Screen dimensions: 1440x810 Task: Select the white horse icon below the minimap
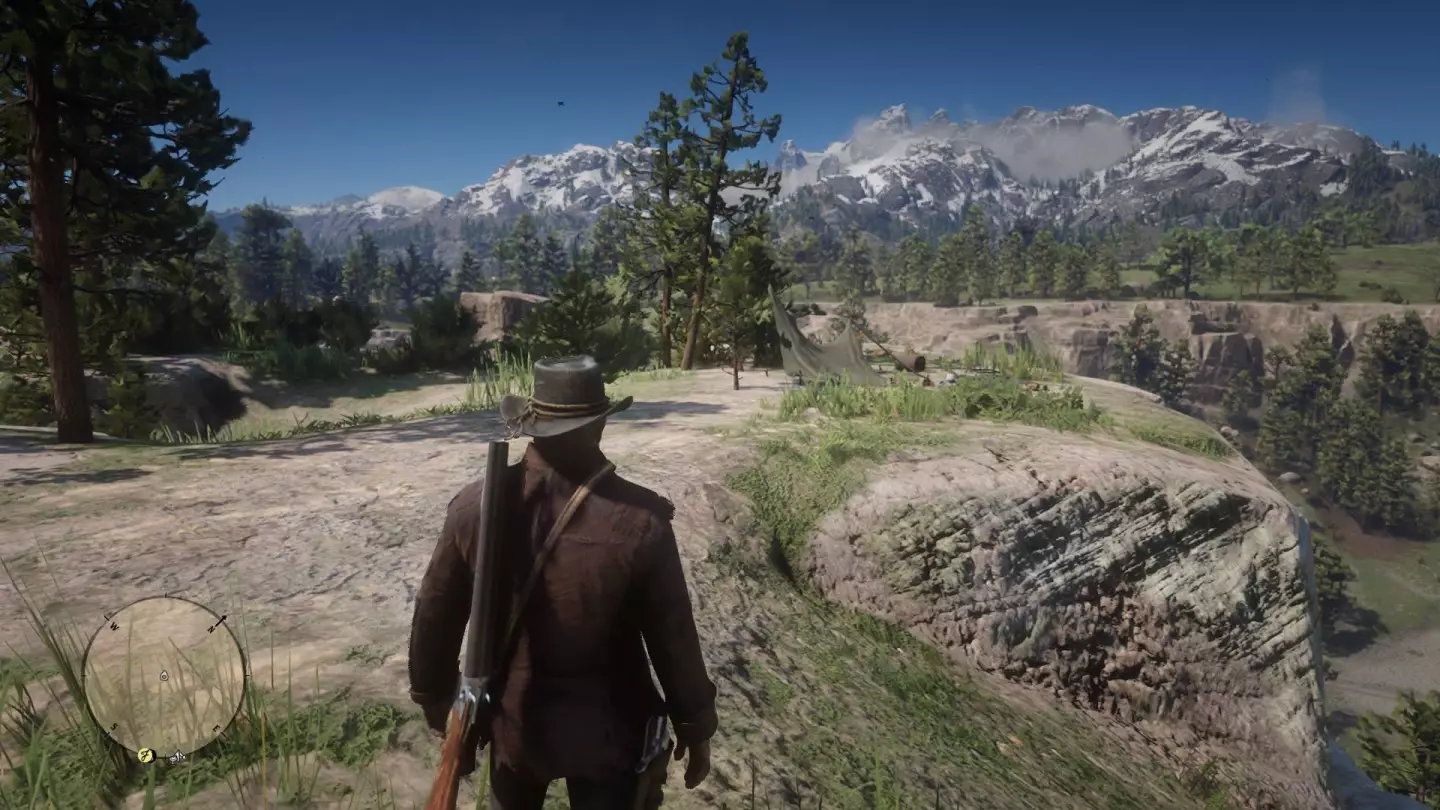point(176,757)
